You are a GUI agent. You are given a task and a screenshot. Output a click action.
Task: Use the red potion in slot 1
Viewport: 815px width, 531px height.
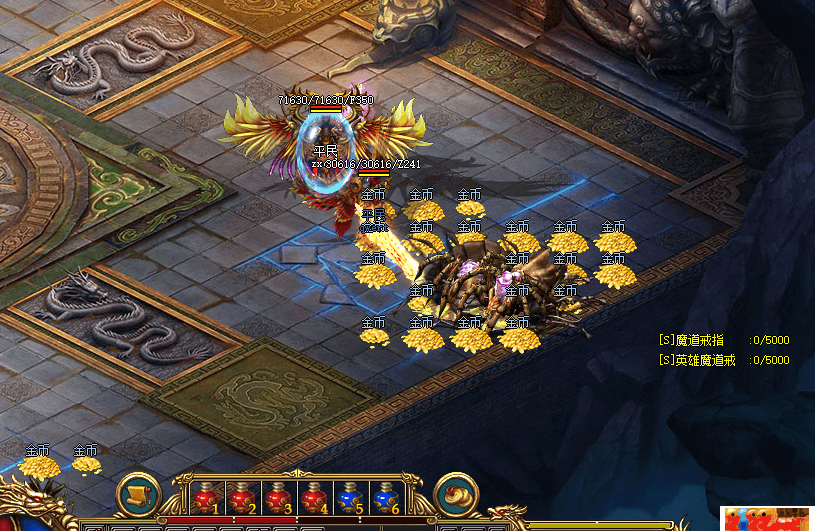pyautogui.click(x=206, y=497)
